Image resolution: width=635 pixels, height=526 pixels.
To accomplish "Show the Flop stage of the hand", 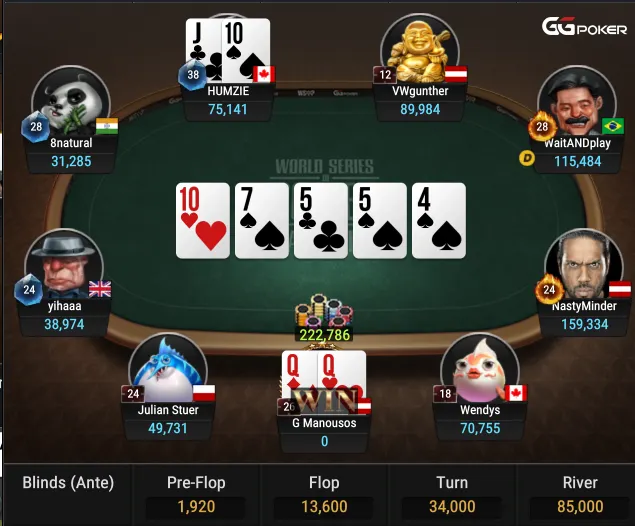I will [x=324, y=494].
